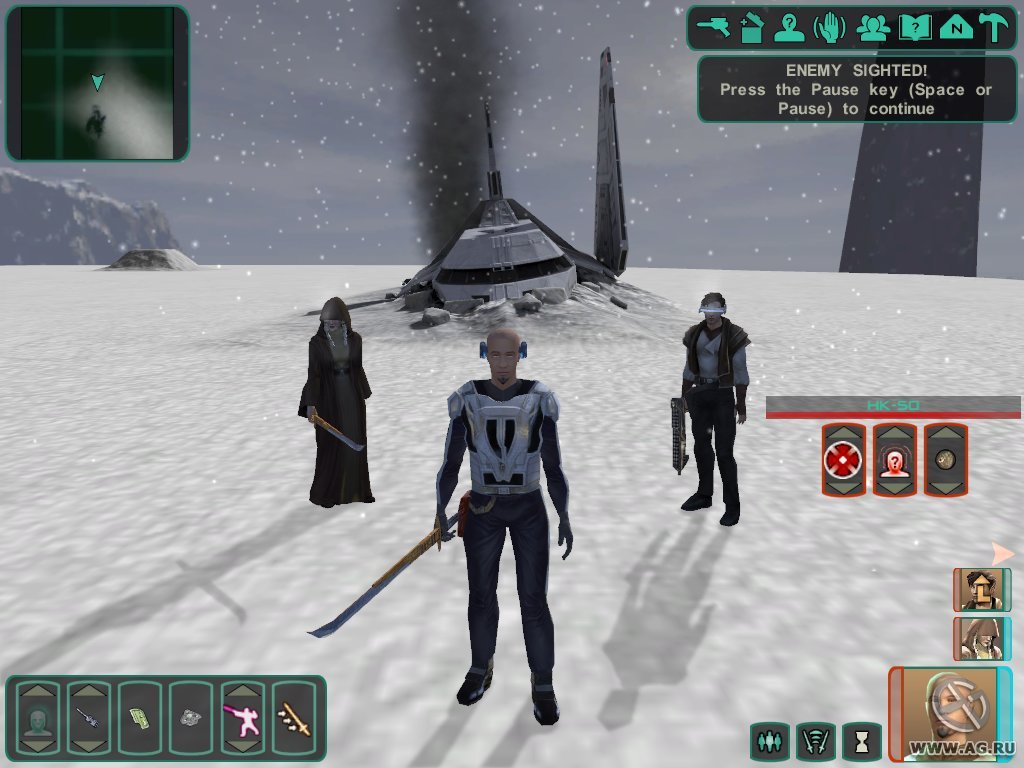Click the minimap in the corner
The width and height of the screenshot is (1024, 768).
97,83
